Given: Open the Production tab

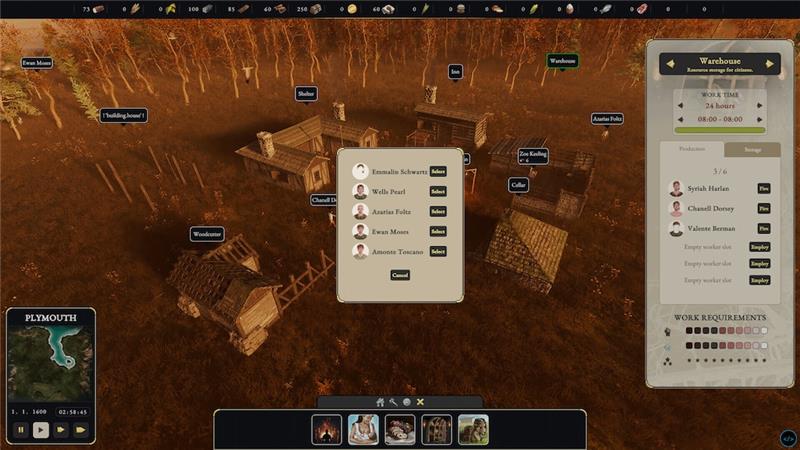Looking at the screenshot, I should point(693,150).
